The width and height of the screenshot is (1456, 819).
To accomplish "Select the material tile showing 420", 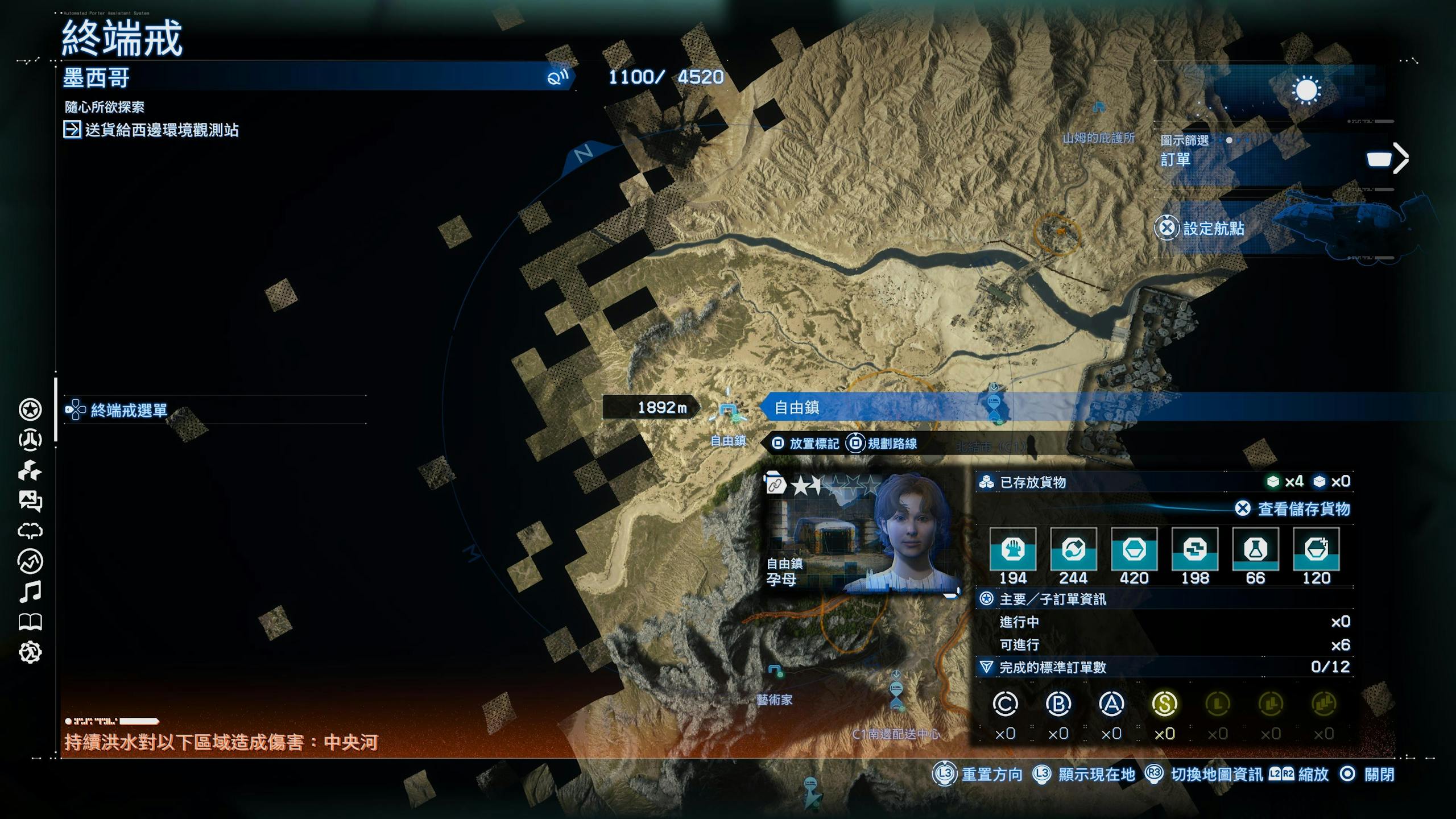I will click(x=1134, y=550).
